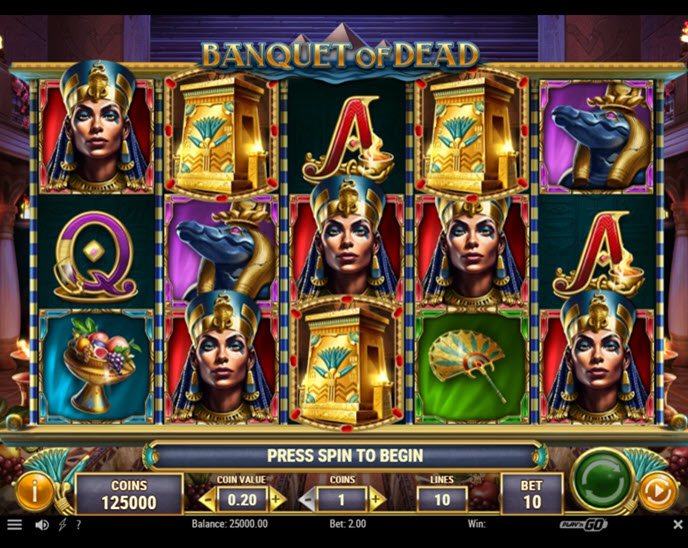Close the game with the X
688x548 pixels.
pos(677,524)
